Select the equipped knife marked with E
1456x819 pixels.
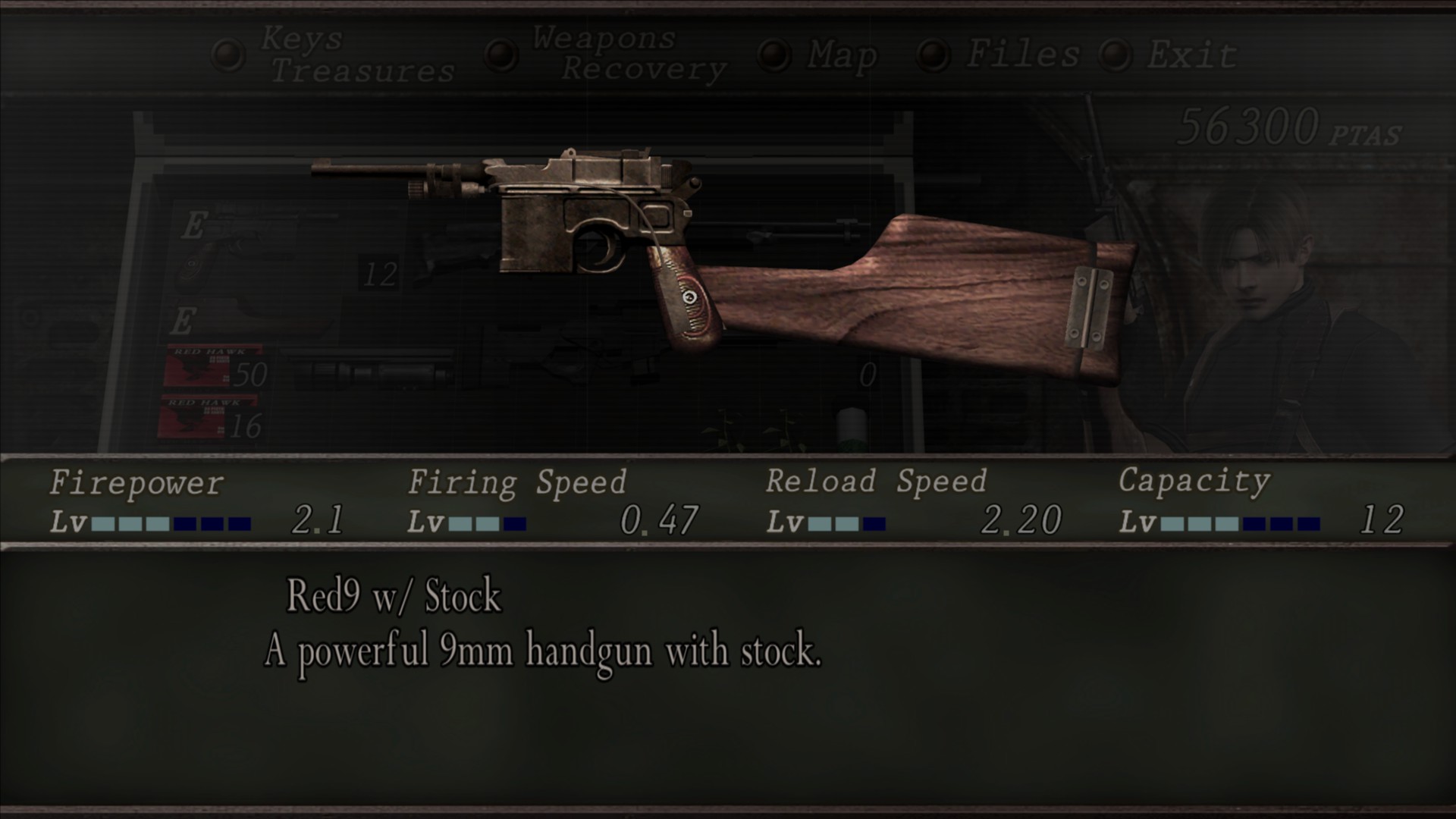click(250, 318)
